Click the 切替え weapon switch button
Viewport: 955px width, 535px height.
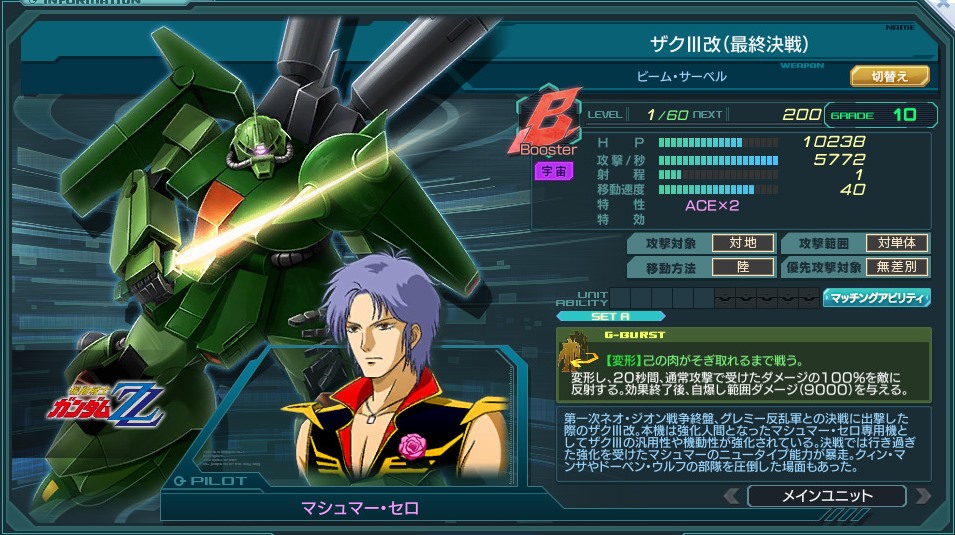889,76
